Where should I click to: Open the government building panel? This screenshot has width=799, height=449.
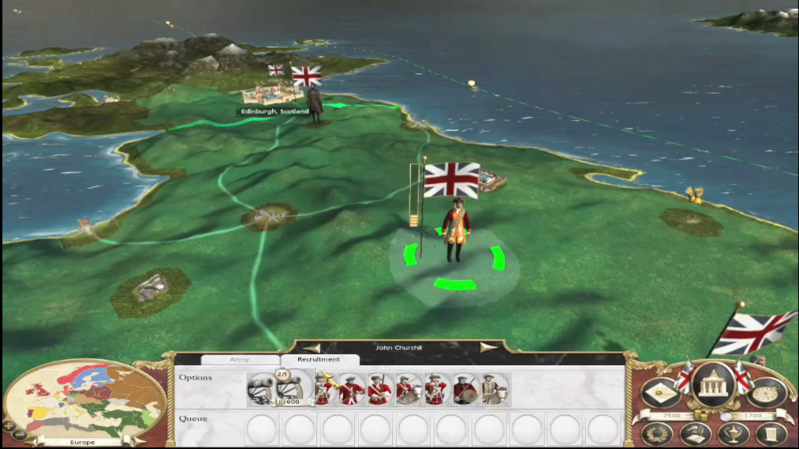(712, 383)
